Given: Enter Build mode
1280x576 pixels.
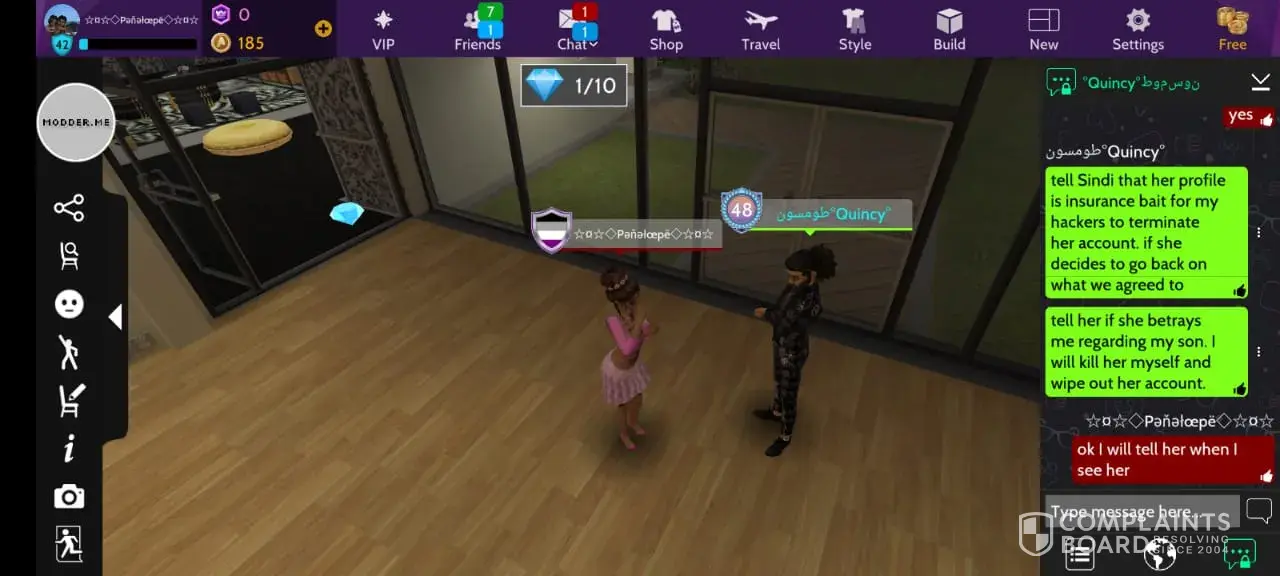Looking at the screenshot, I should [949, 28].
